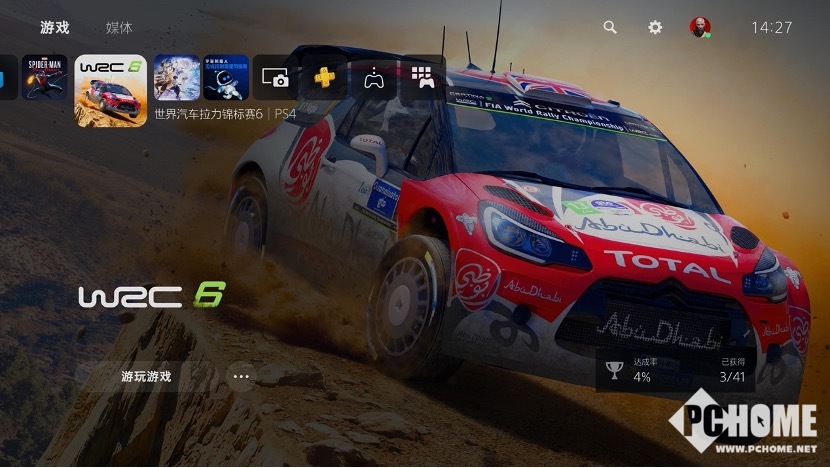Image resolution: width=830 pixels, height=468 pixels.
Task: Select the partly hidden blue tile
Action: 8,77
